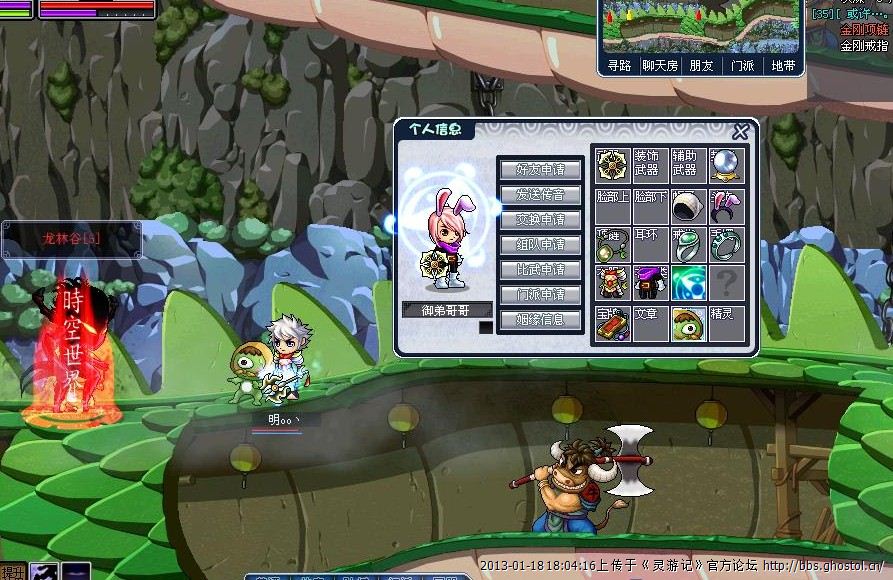View the bunny ears headband slot
The width and height of the screenshot is (893, 580).
[727, 205]
